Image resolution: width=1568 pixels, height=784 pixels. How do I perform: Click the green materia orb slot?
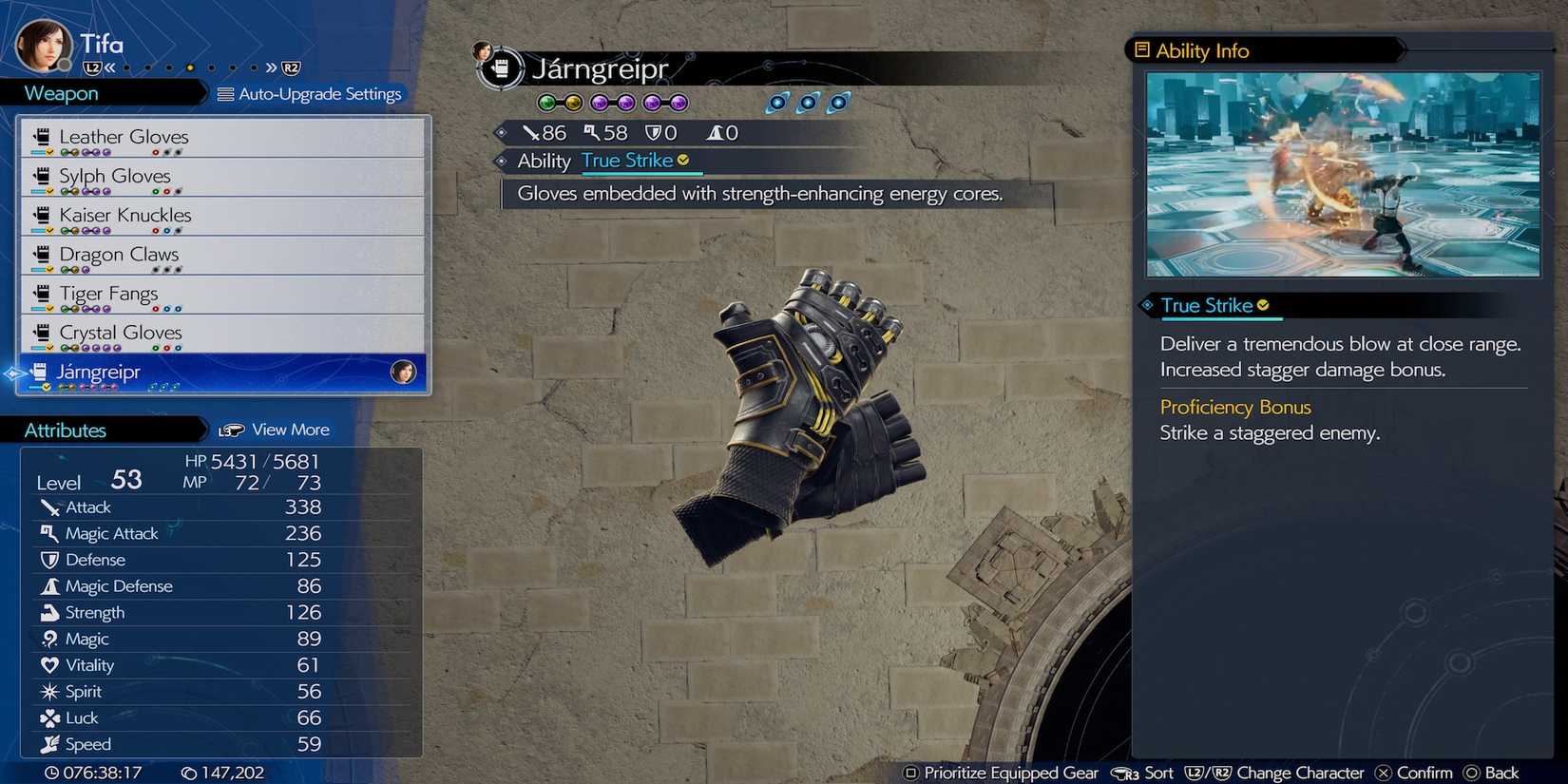coord(546,102)
